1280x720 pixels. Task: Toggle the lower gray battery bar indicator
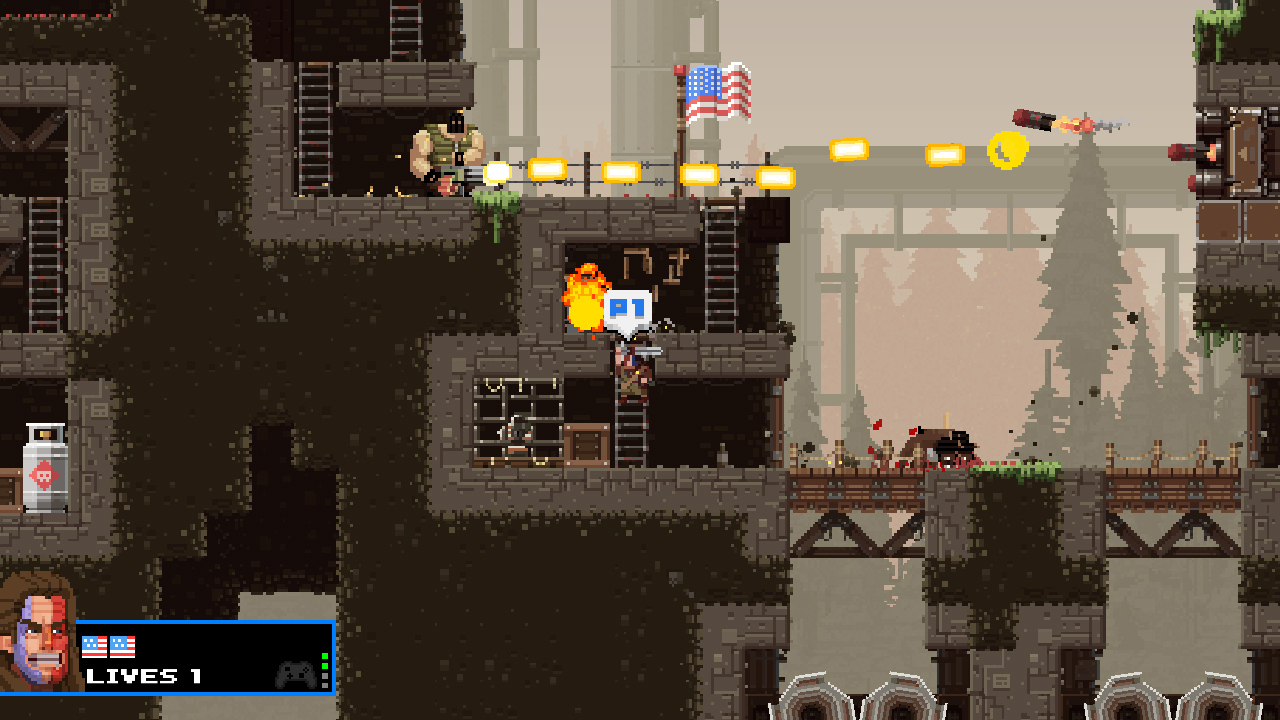325,686
